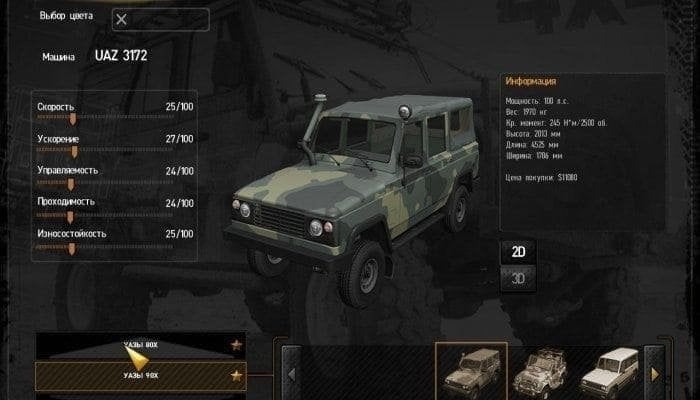Choose the open-top jeep thumbnail
Screen dimensions: 700x400
[543, 371]
